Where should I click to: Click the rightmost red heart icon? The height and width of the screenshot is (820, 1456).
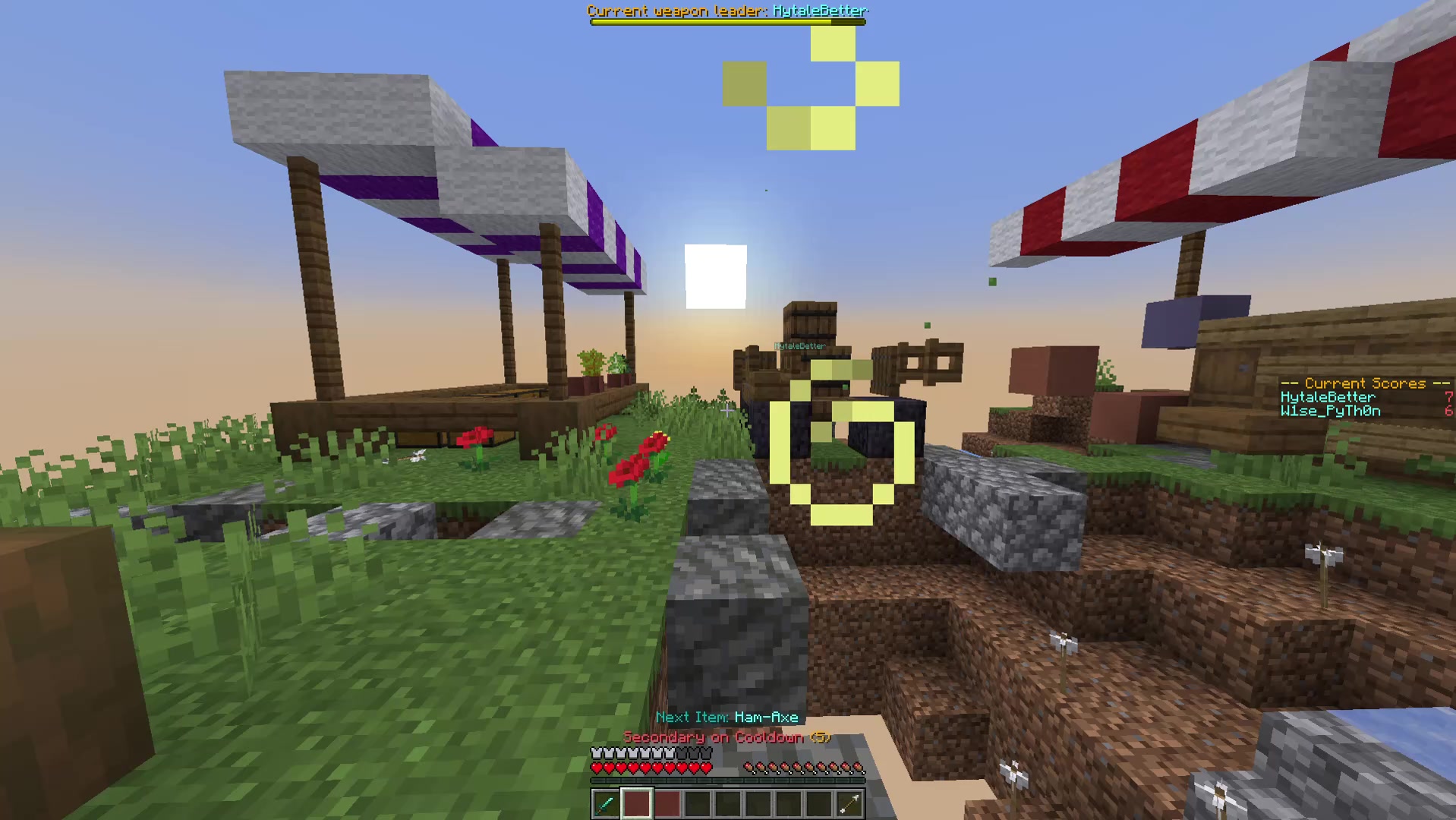[x=705, y=768]
